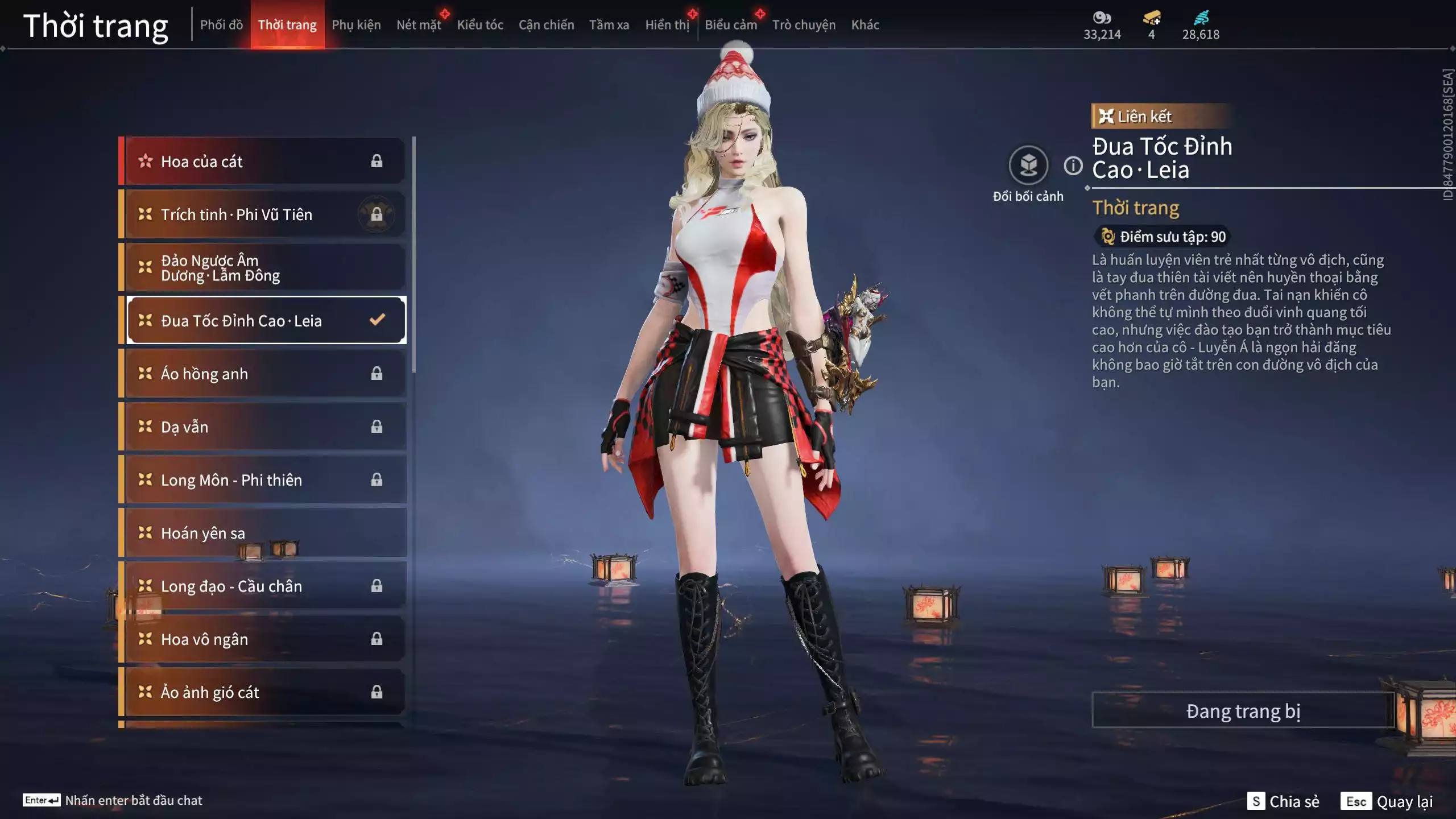The image size is (1456, 819).
Task: Open the Hiển thị tab
Action: click(667, 25)
